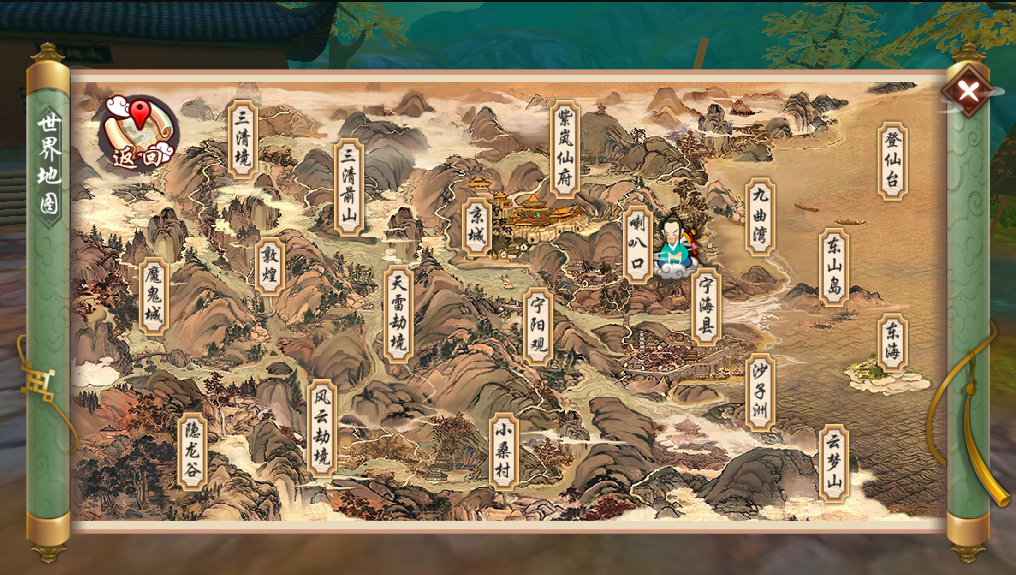The height and width of the screenshot is (575, 1016).
Task: Select 登仙台 on the world map
Action: (893, 161)
